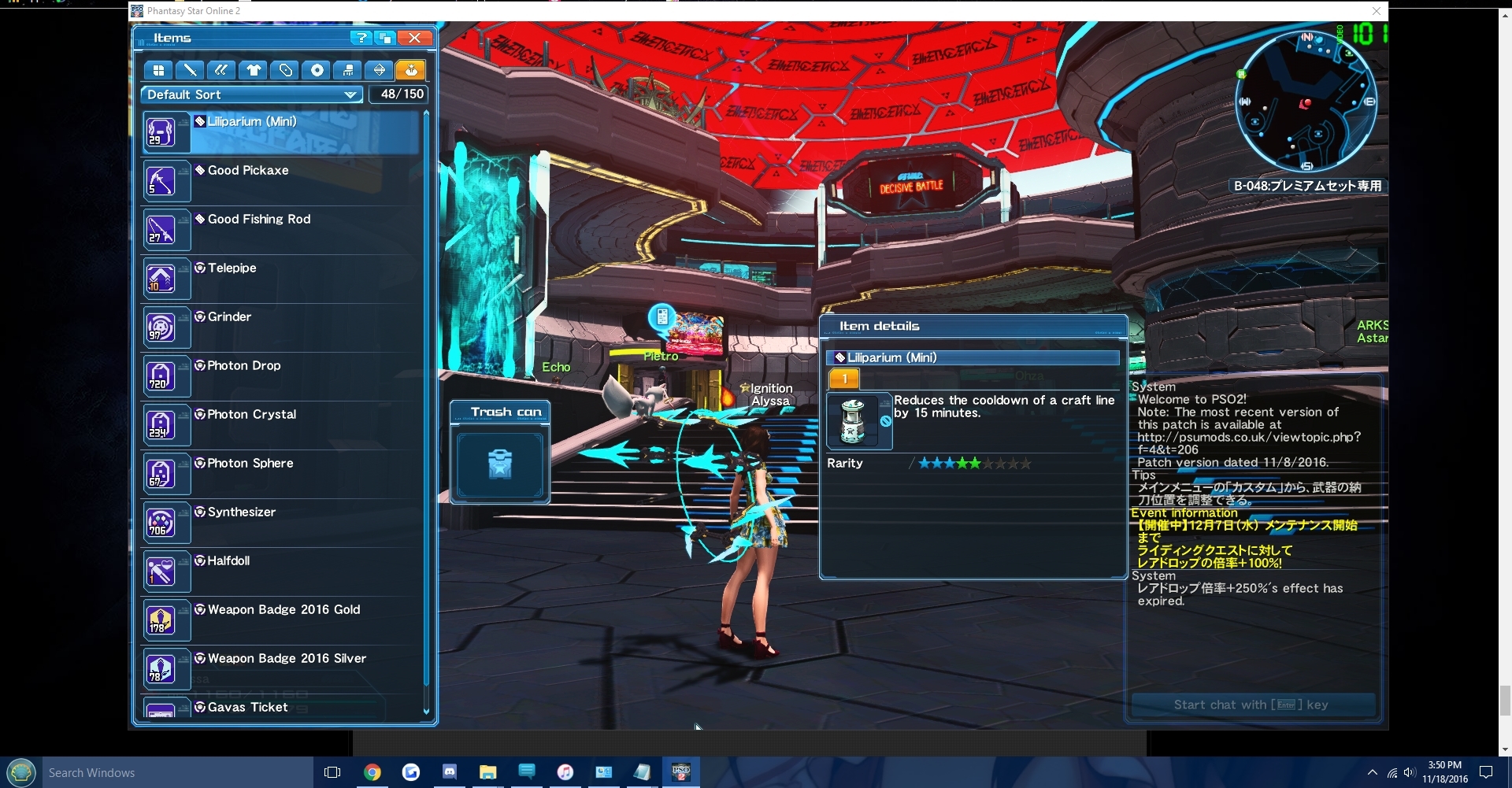Select the tag-shaped category icon
1512x788 pixels.
pyautogui.click(x=284, y=70)
